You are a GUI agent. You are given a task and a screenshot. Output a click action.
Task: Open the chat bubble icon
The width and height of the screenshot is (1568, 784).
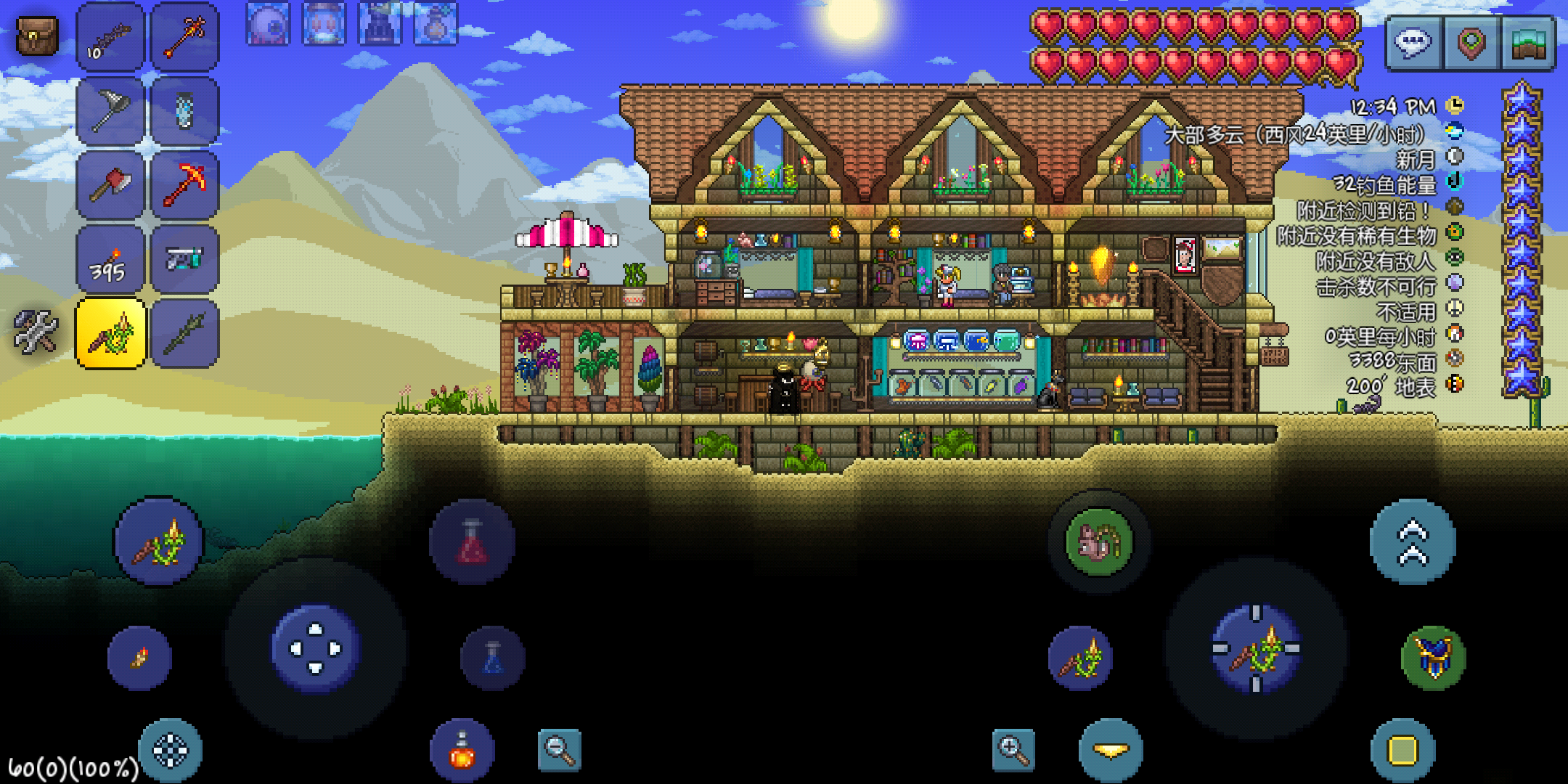point(1411,42)
